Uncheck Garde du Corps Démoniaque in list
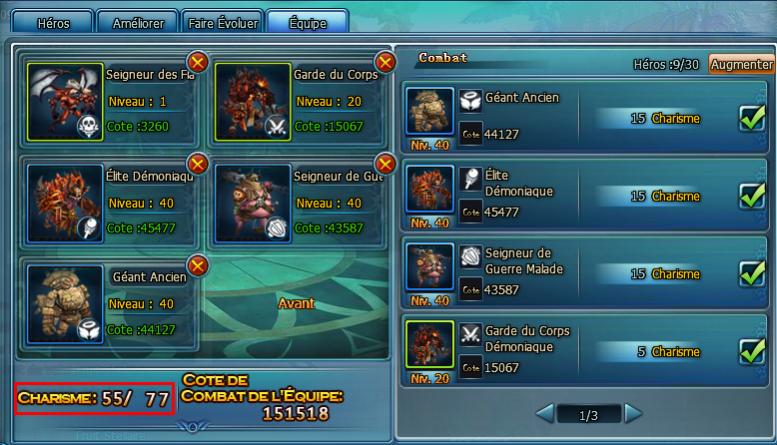The height and width of the screenshot is (445, 777). point(751,351)
